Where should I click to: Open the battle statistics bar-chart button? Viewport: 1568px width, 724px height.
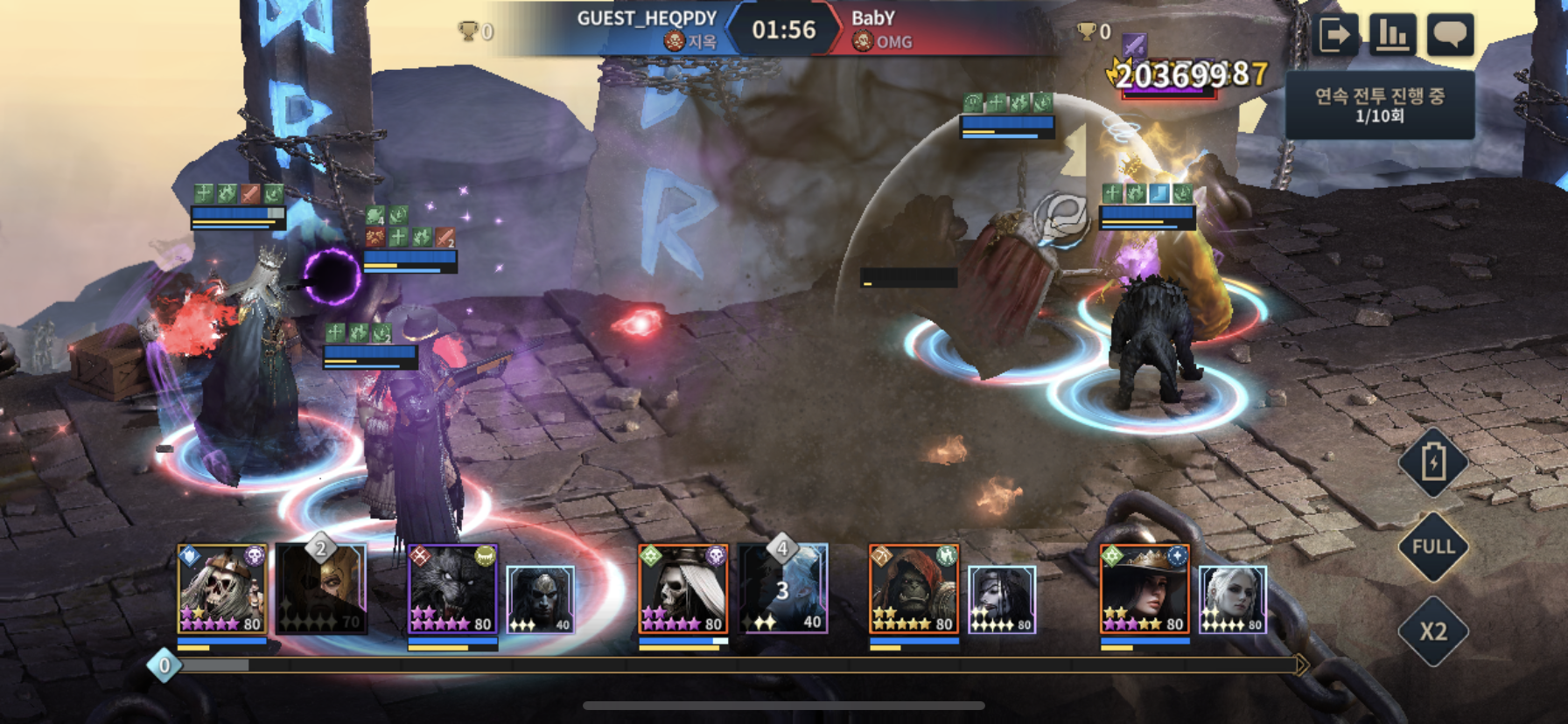point(1392,36)
